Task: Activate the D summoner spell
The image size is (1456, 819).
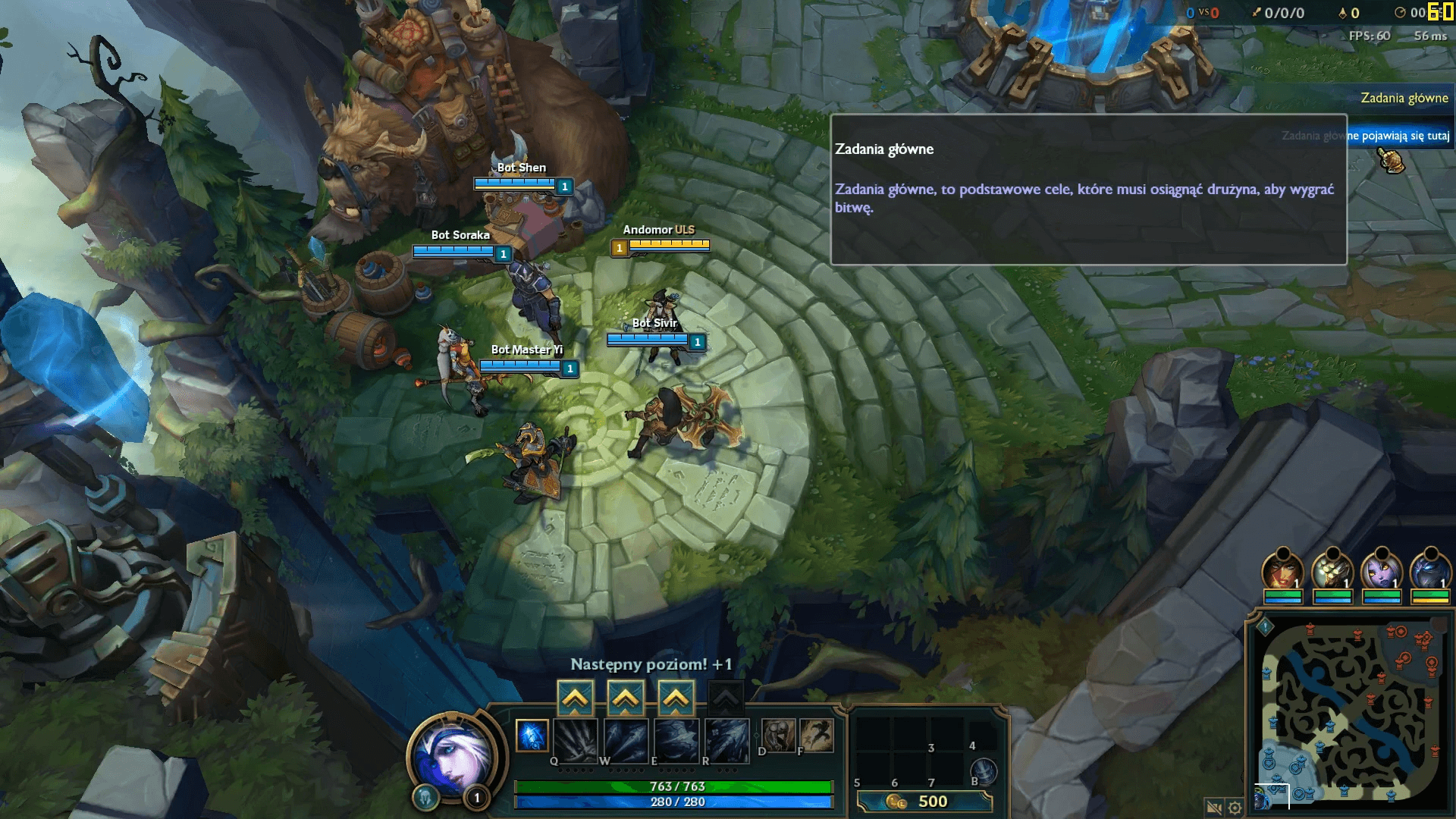Action: [x=778, y=735]
